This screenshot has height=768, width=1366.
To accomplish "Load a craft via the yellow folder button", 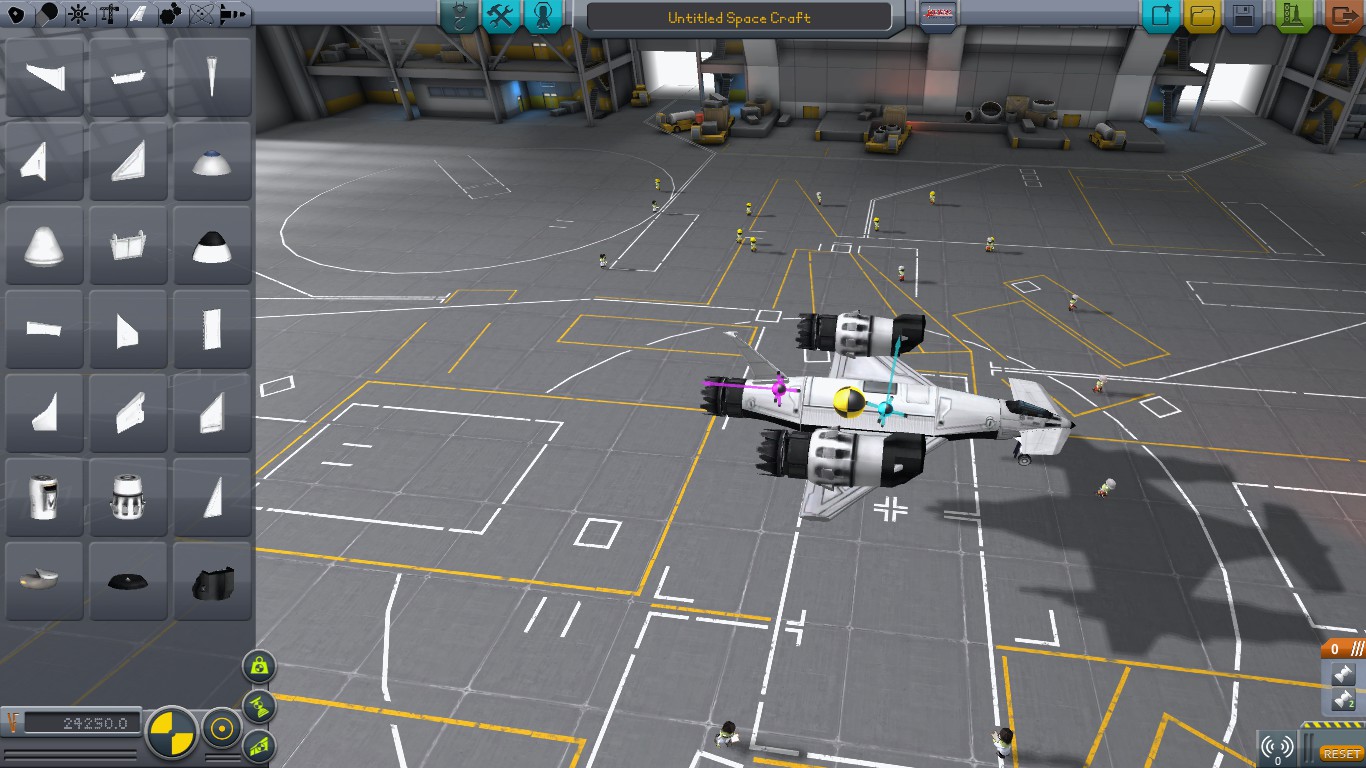I will pyautogui.click(x=1203, y=16).
